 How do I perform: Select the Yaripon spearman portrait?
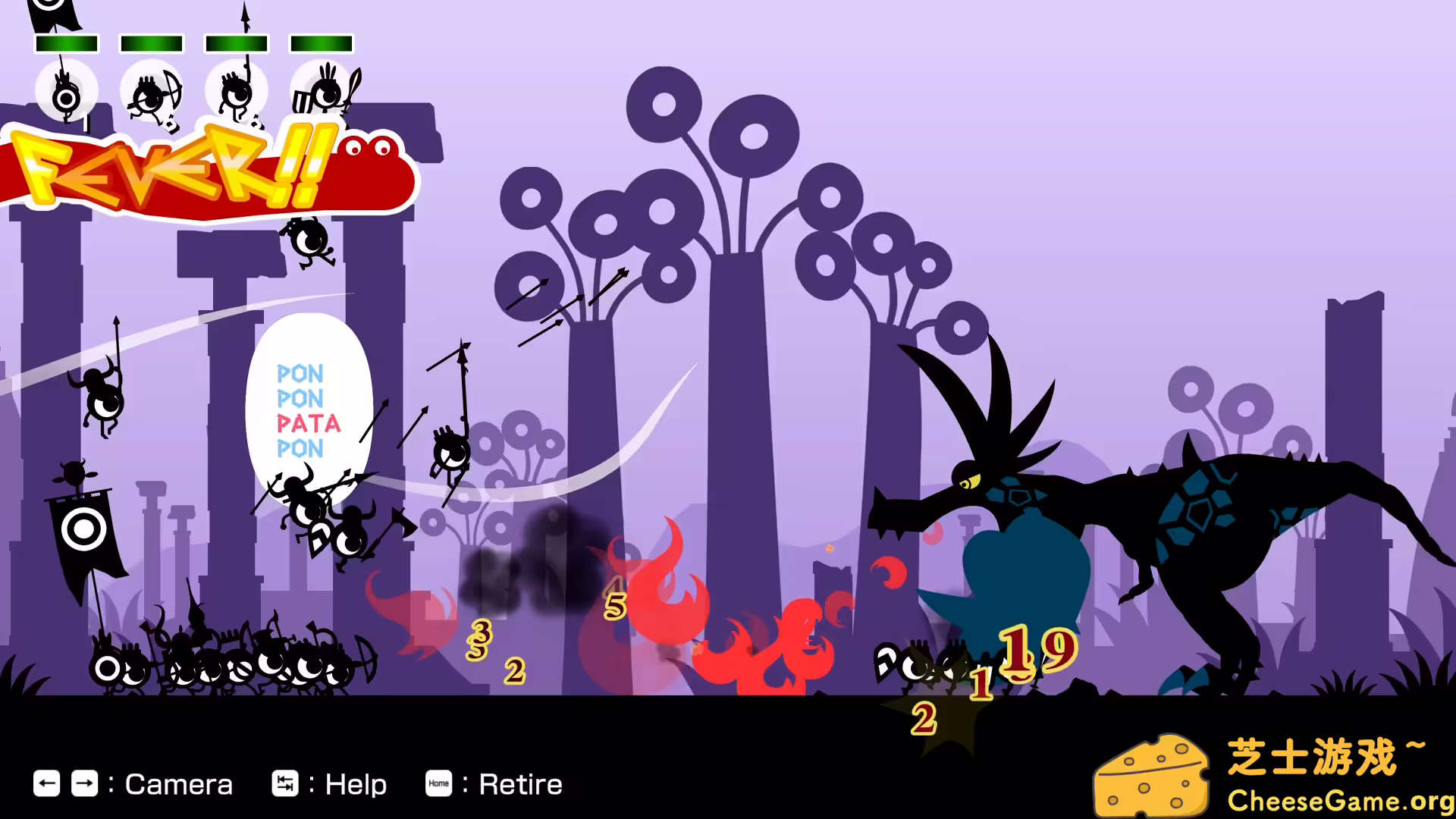tap(236, 89)
